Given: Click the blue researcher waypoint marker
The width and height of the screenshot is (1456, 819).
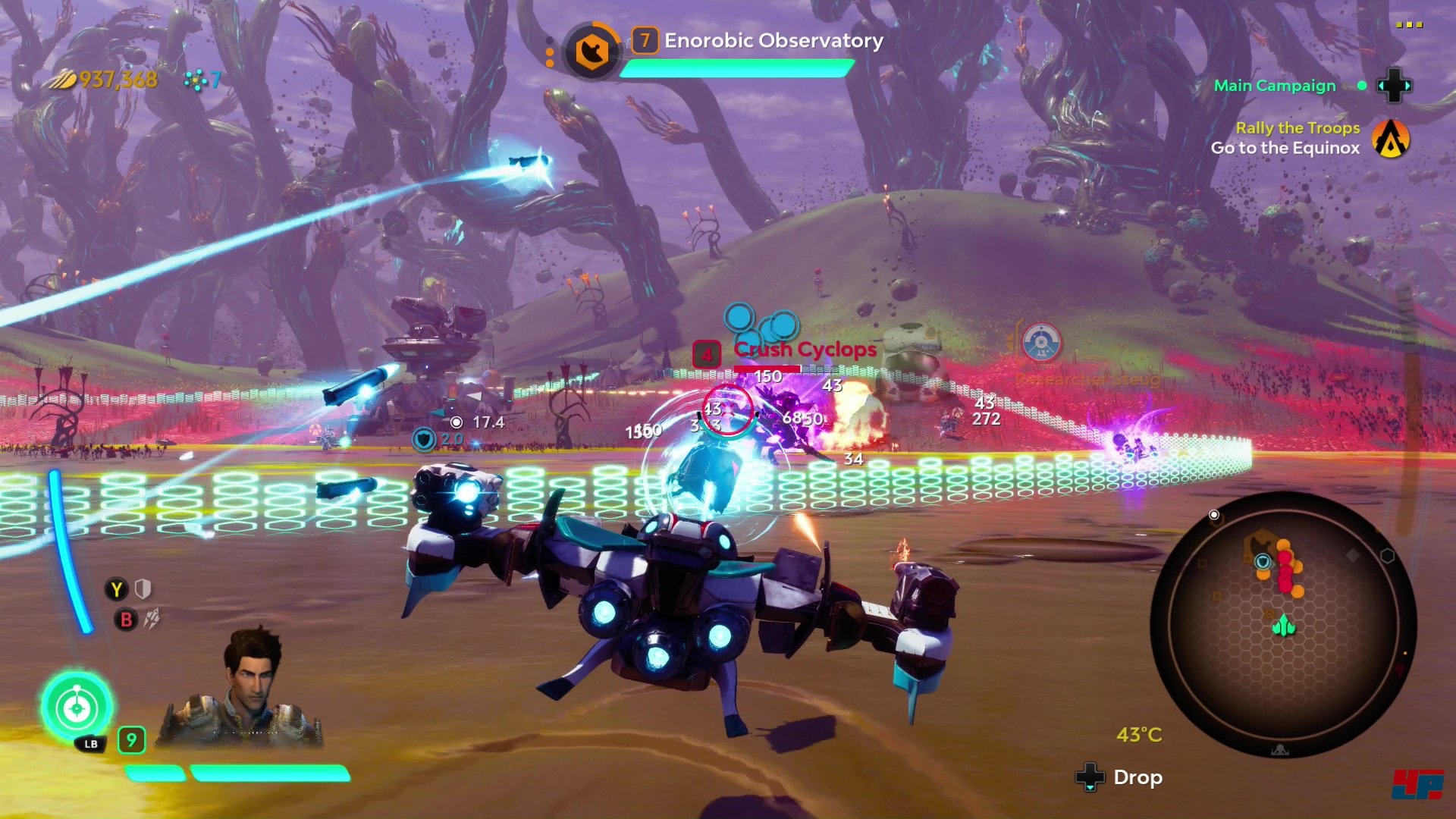Looking at the screenshot, I should [1041, 343].
